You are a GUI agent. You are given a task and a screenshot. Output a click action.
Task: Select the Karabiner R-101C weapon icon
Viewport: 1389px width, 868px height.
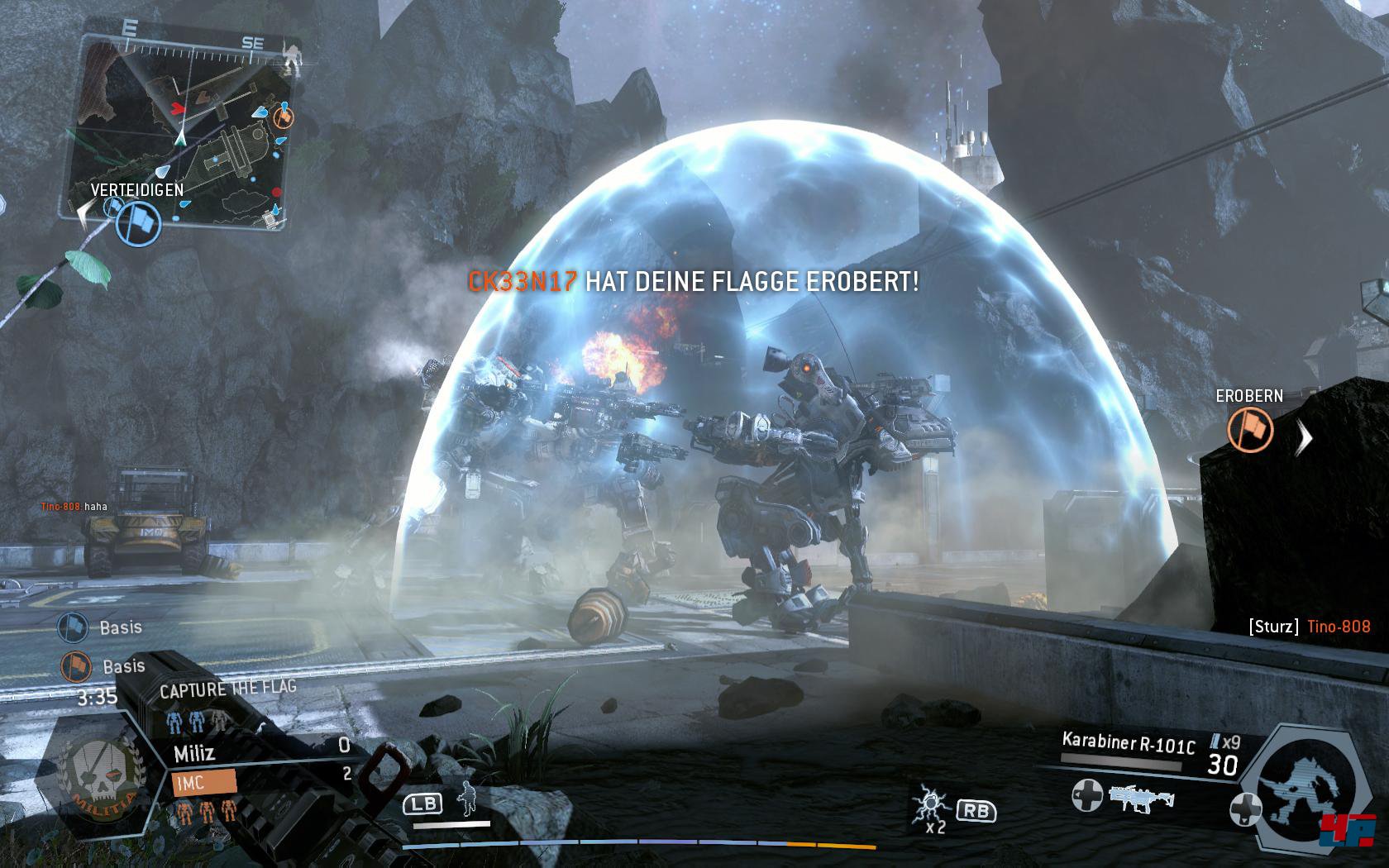(1140, 799)
